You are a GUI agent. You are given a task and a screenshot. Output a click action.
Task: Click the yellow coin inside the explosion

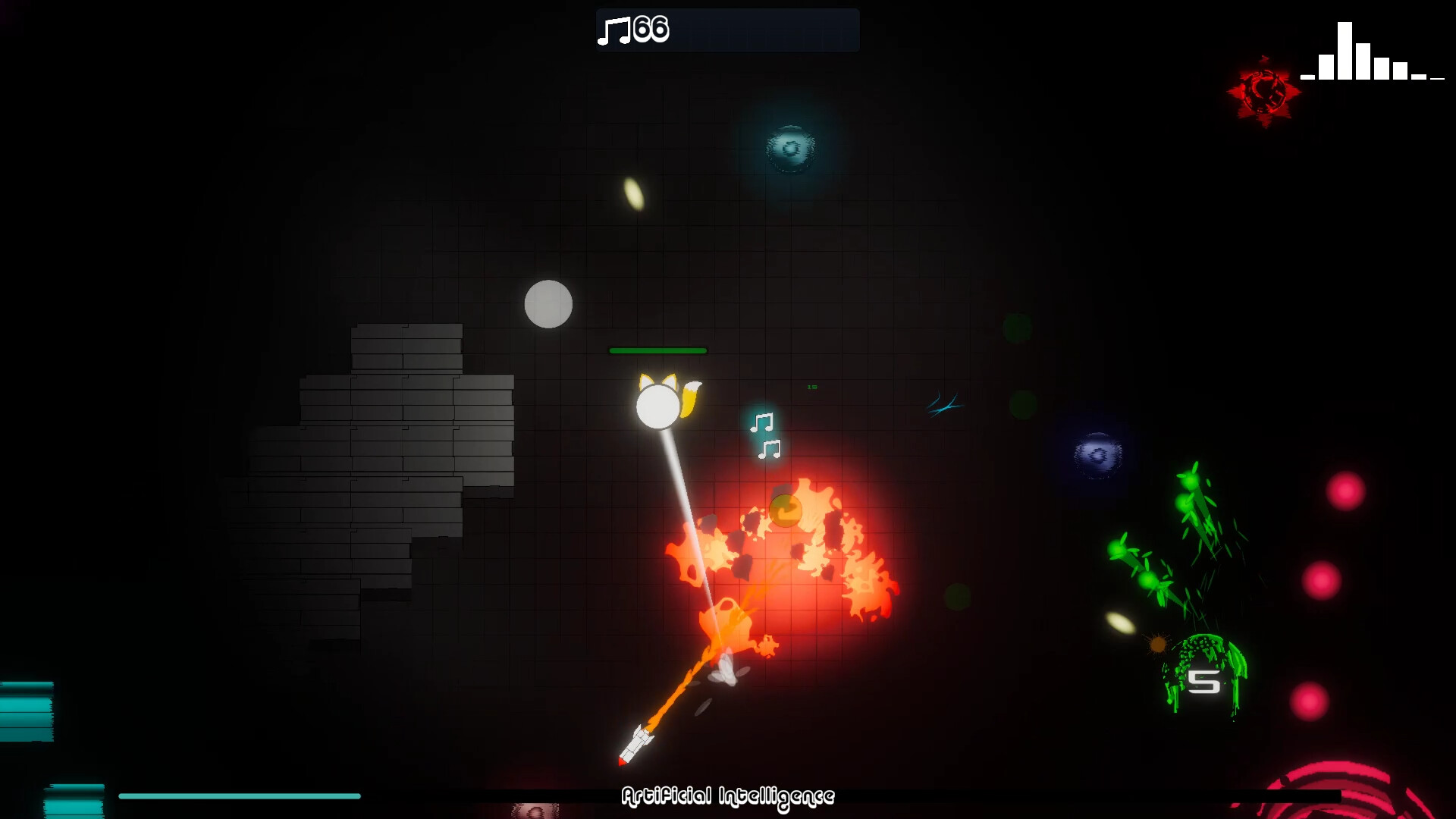786,510
